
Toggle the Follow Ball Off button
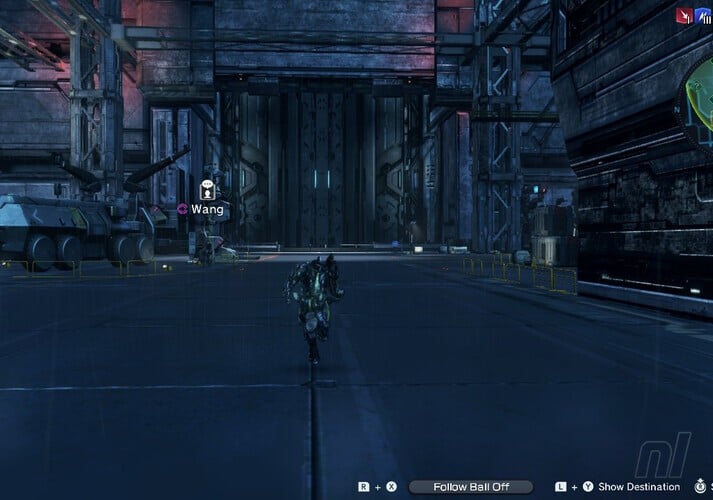pyautogui.click(x=471, y=487)
